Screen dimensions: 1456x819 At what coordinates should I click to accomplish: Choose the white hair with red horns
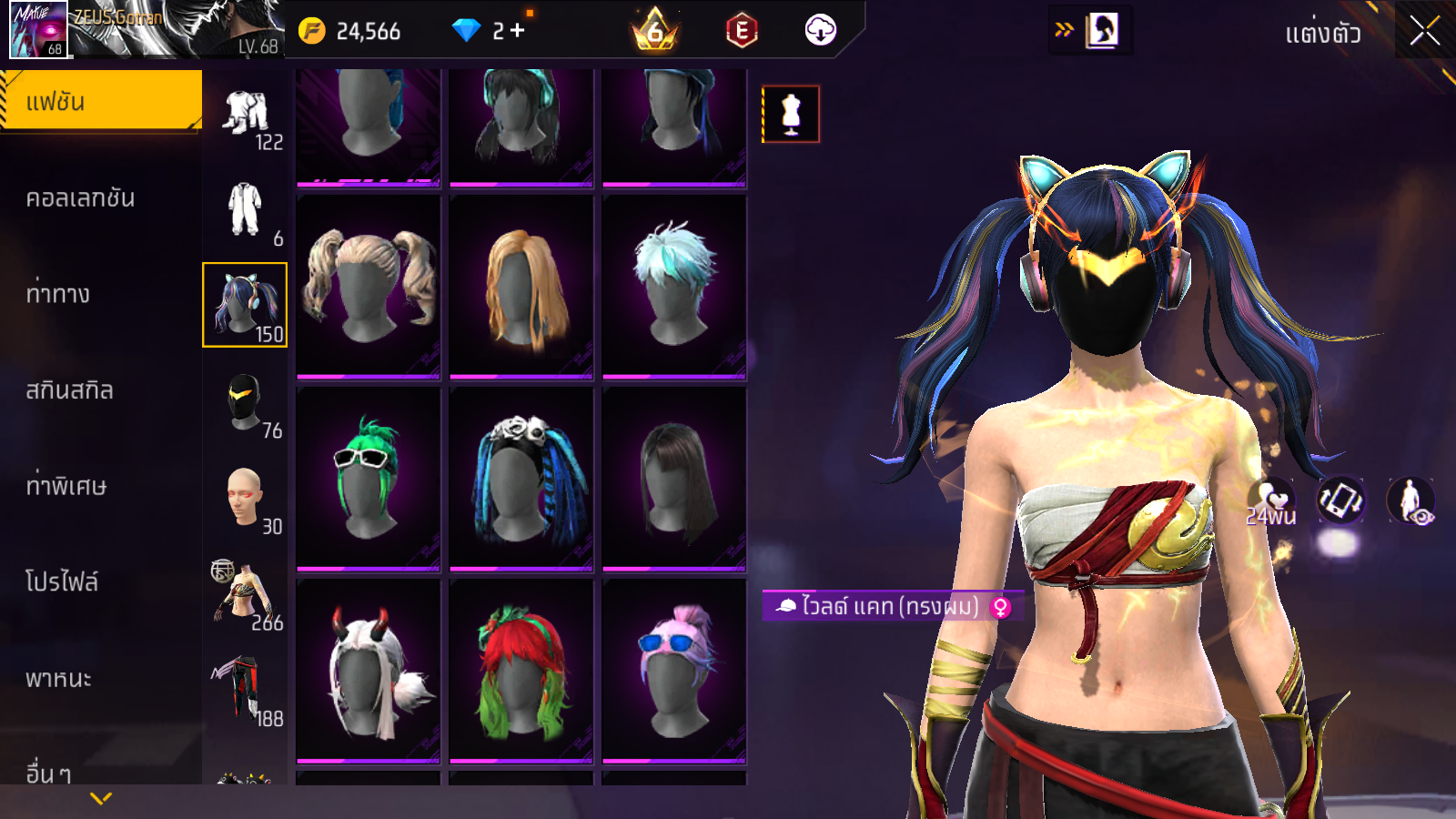(x=369, y=672)
